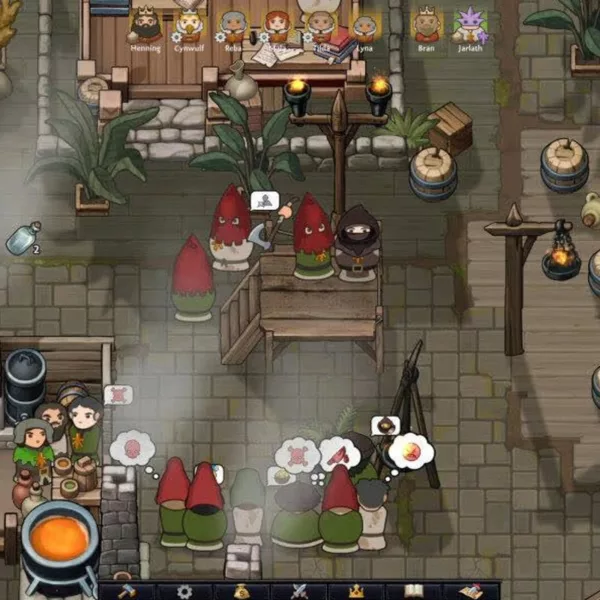Open the crossed swords combat menu
This screenshot has width=600, height=600.
pos(299,591)
